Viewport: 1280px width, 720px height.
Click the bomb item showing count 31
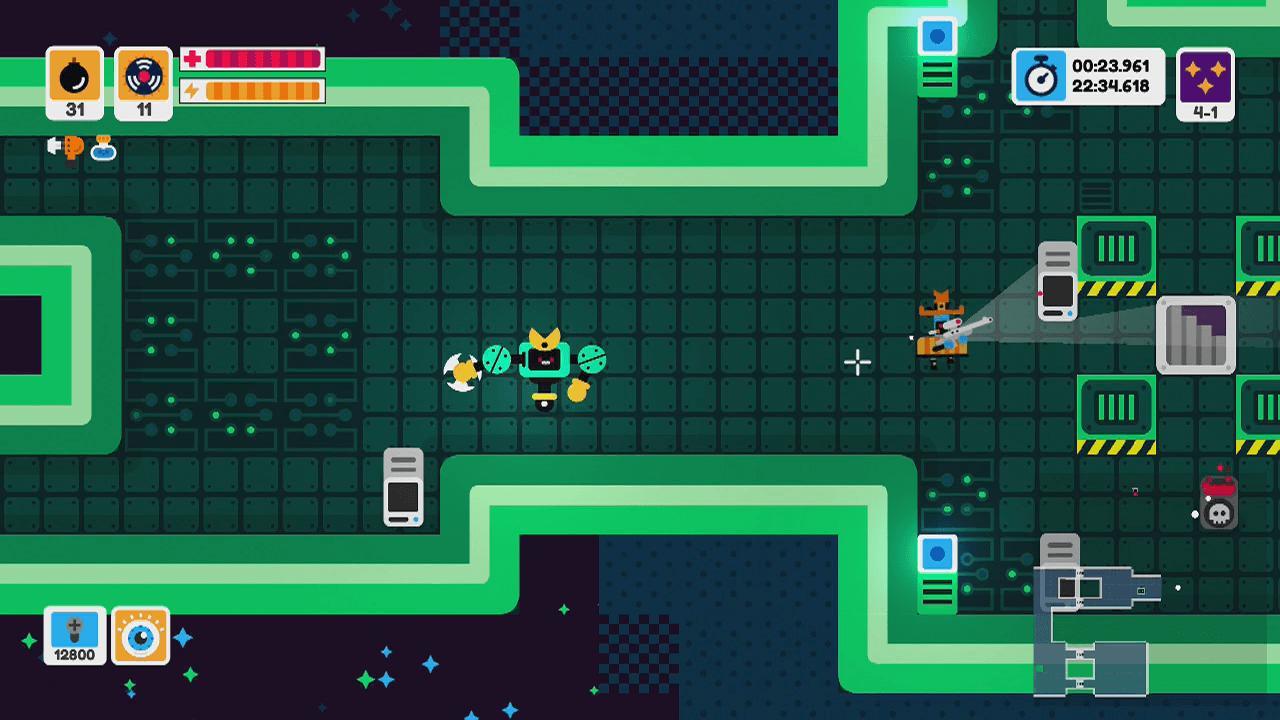point(73,77)
